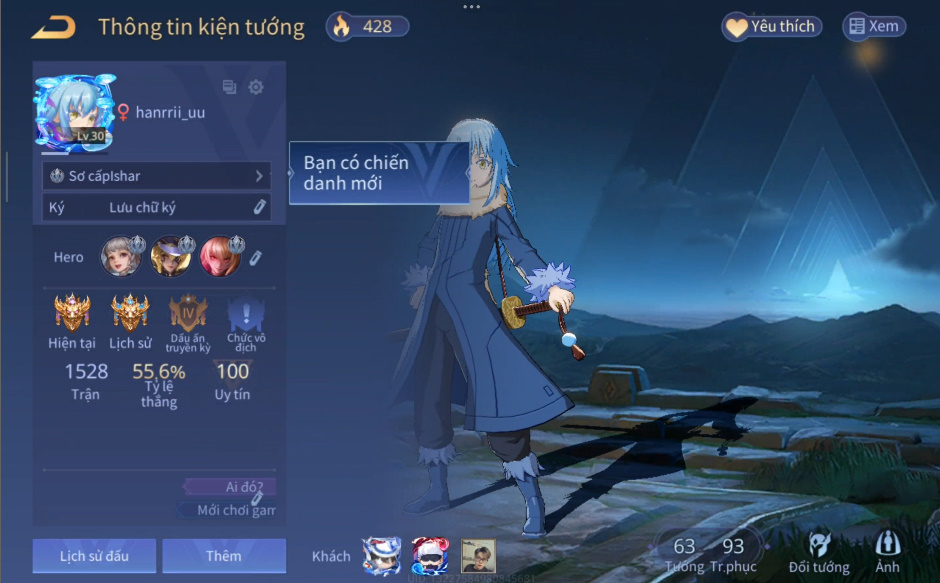This screenshot has height=583, width=940.
Task: Select the silver-haired hero portrait
Action: (120, 257)
